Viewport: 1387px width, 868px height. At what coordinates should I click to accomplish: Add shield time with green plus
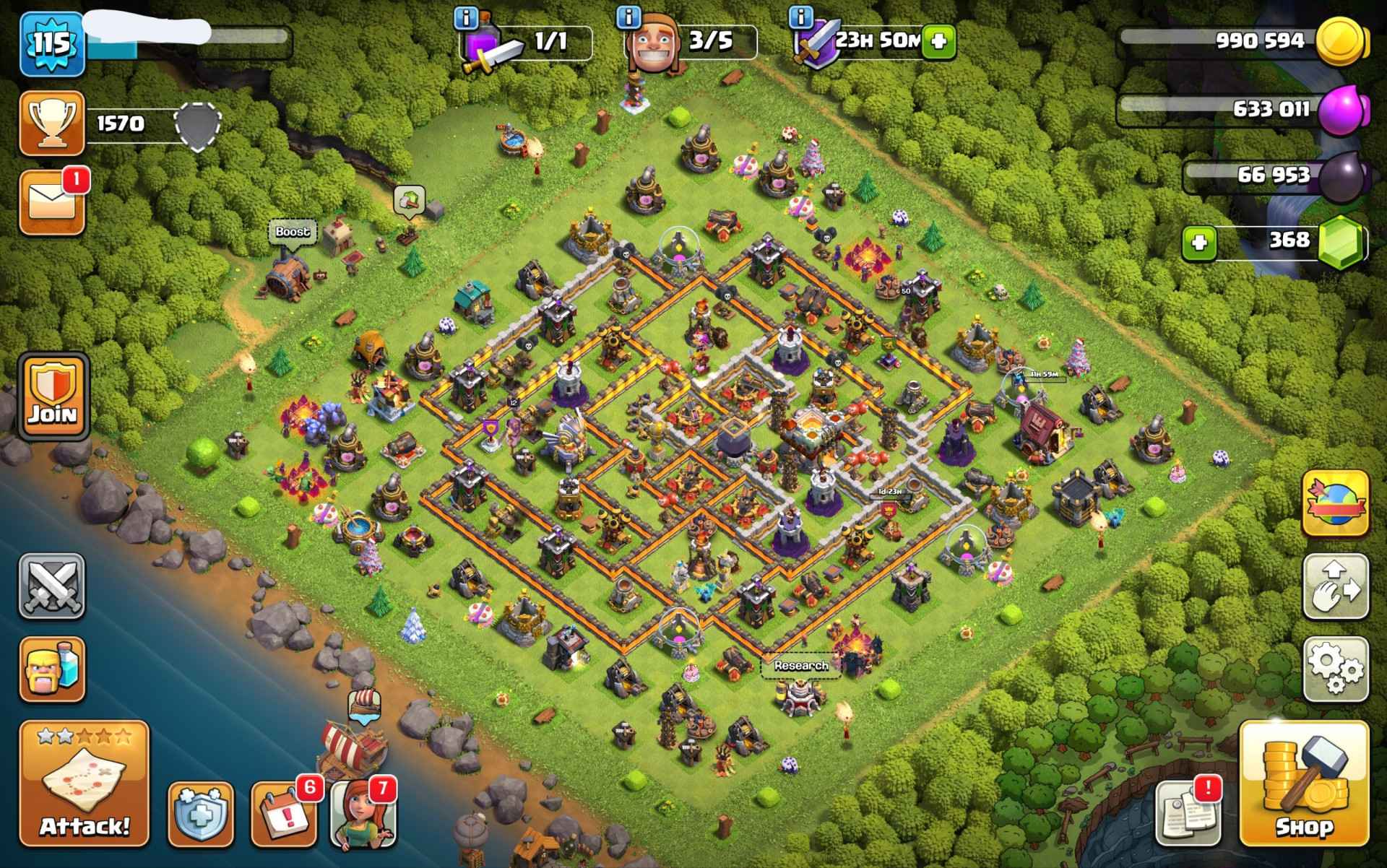point(938,40)
